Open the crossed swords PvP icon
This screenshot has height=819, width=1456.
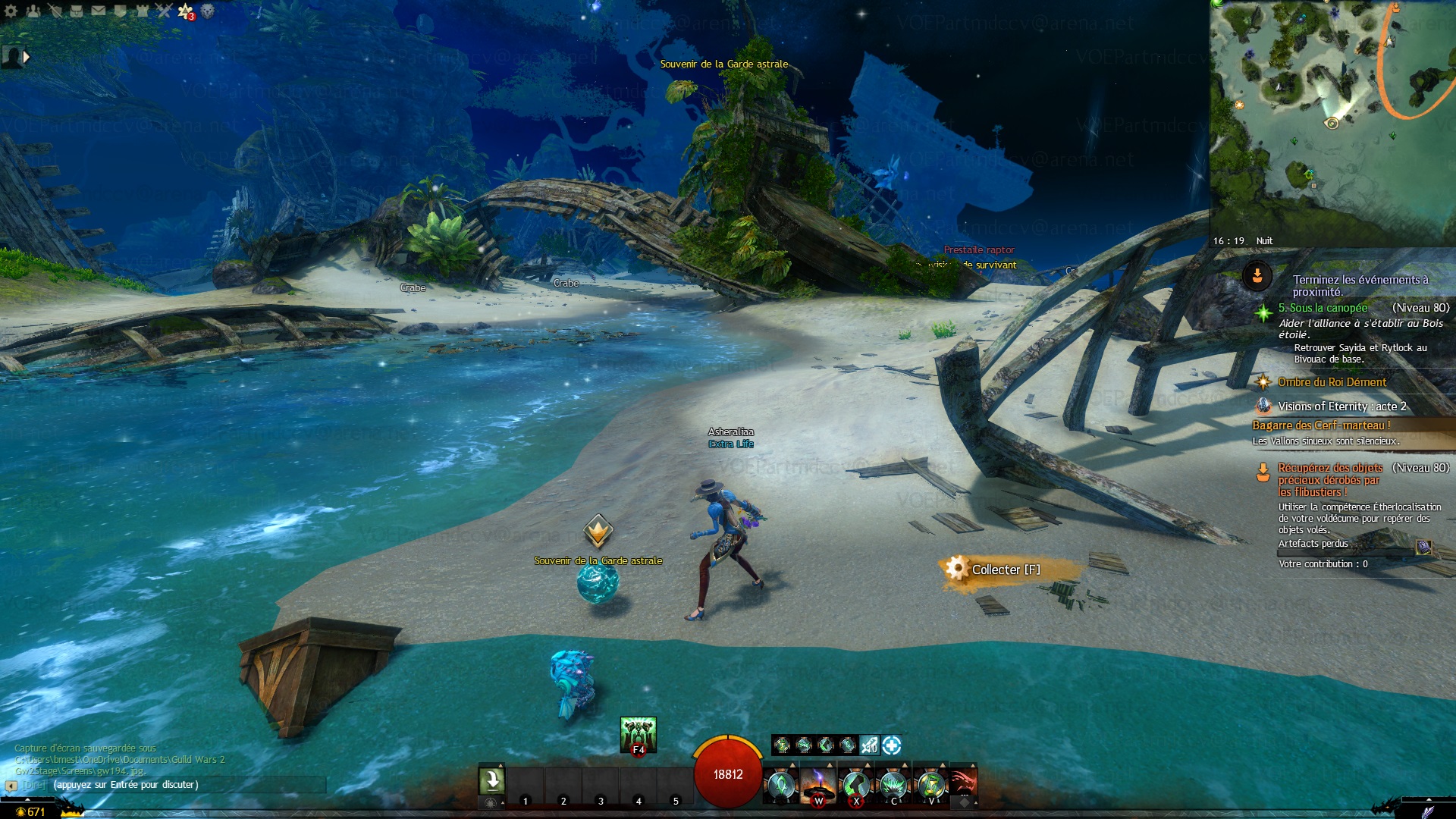tap(164, 11)
